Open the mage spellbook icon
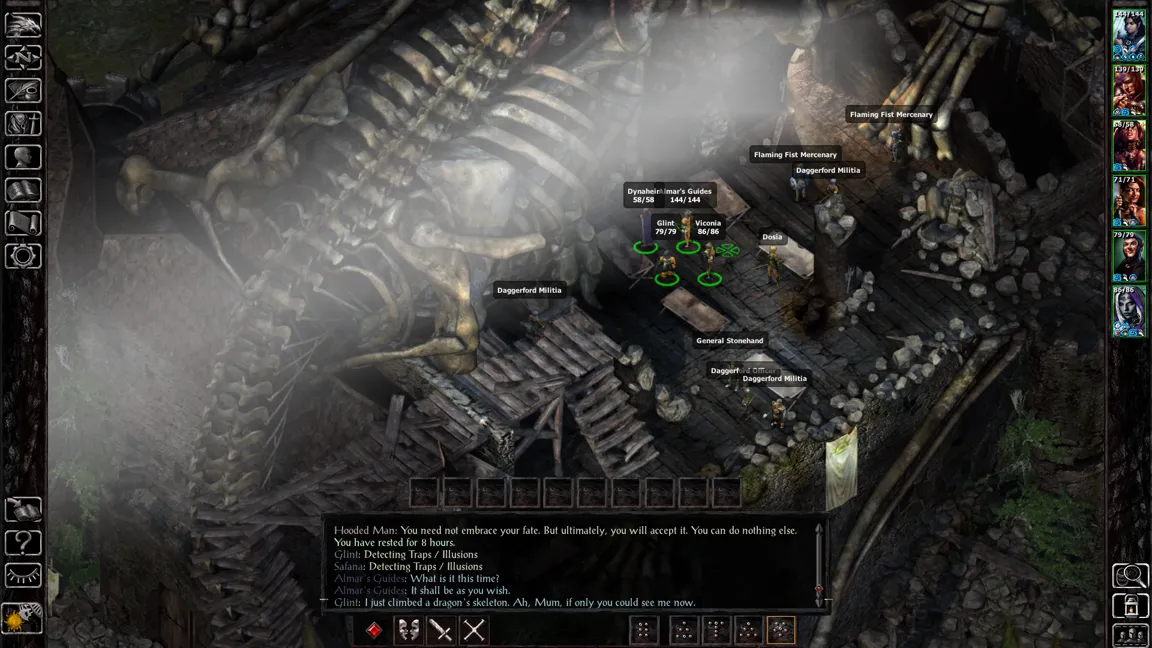This screenshot has width=1152, height=648. click(23, 189)
